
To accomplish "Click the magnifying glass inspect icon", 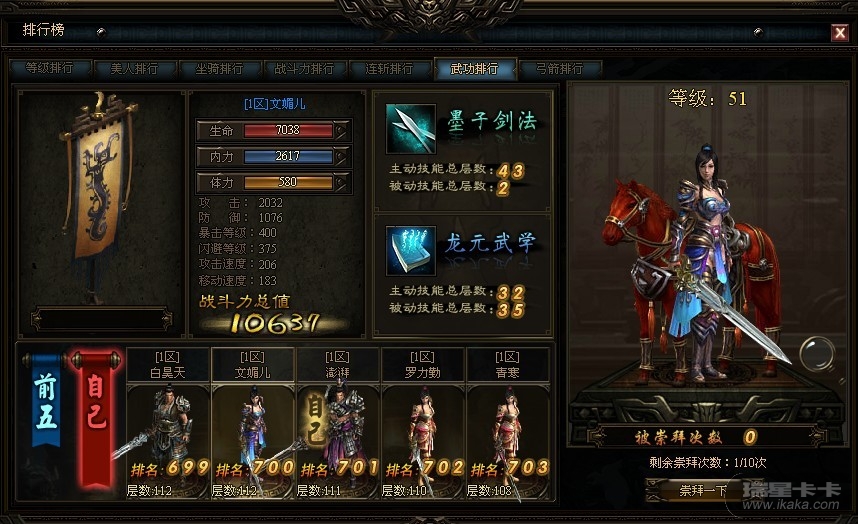I will (815, 355).
